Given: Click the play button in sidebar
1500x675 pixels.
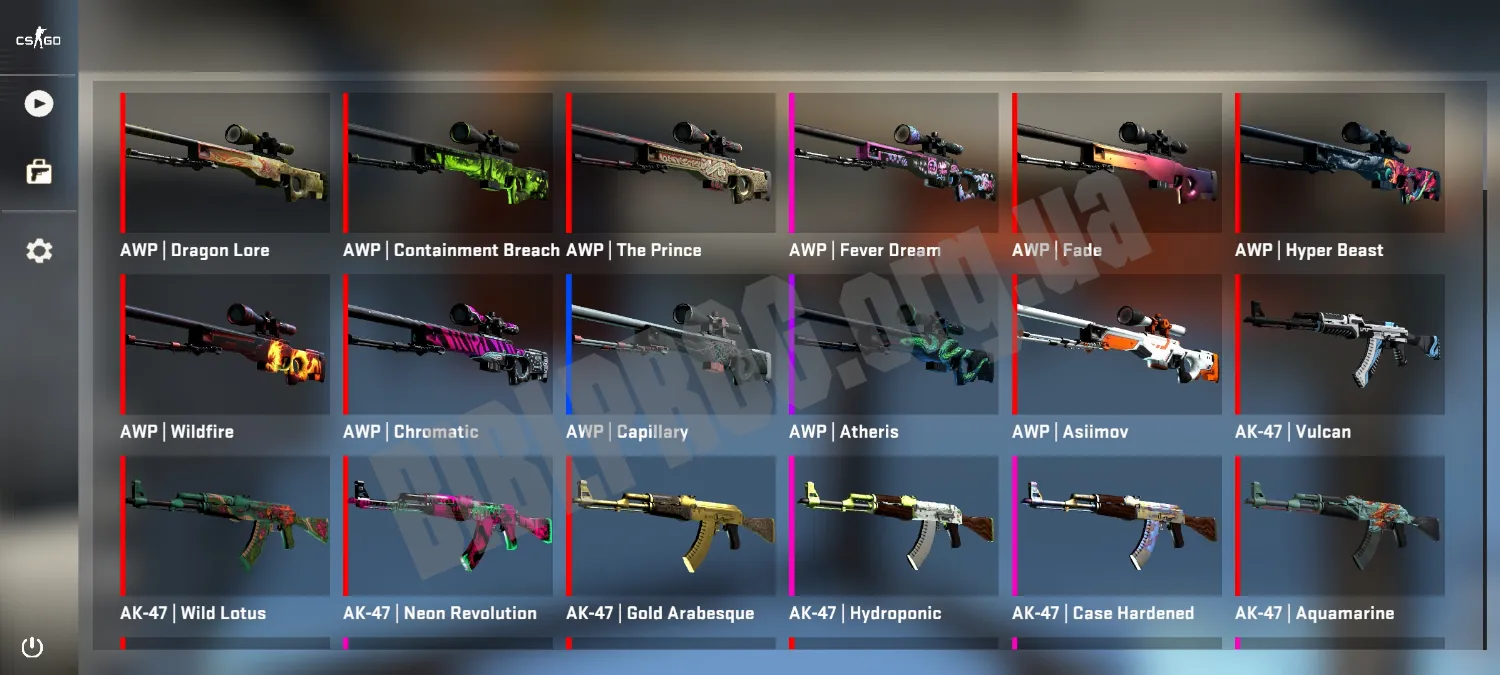Looking at the screenshot, I should click(x=39, y=104).
